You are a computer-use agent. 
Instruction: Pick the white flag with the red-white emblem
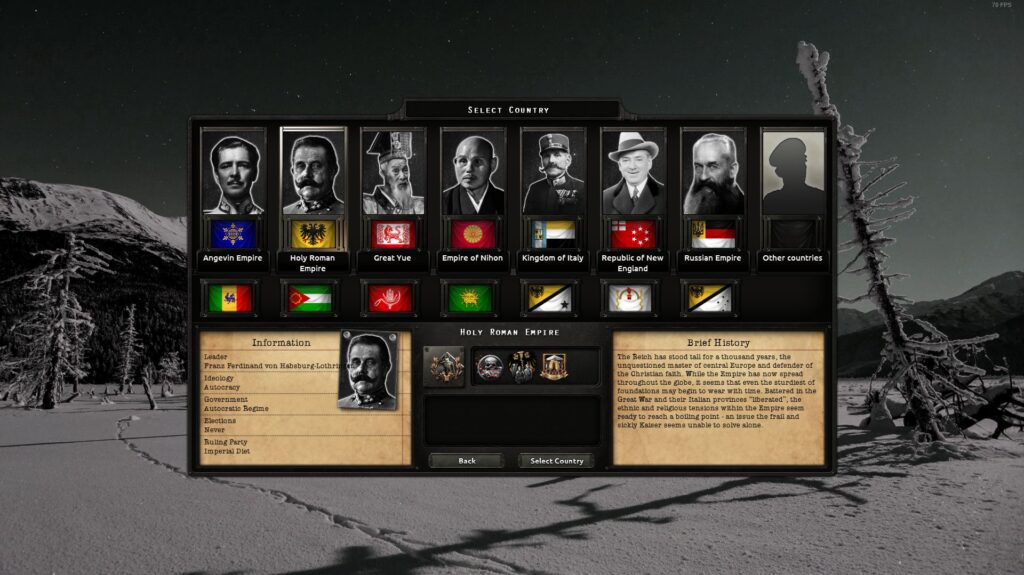[629, 298]
